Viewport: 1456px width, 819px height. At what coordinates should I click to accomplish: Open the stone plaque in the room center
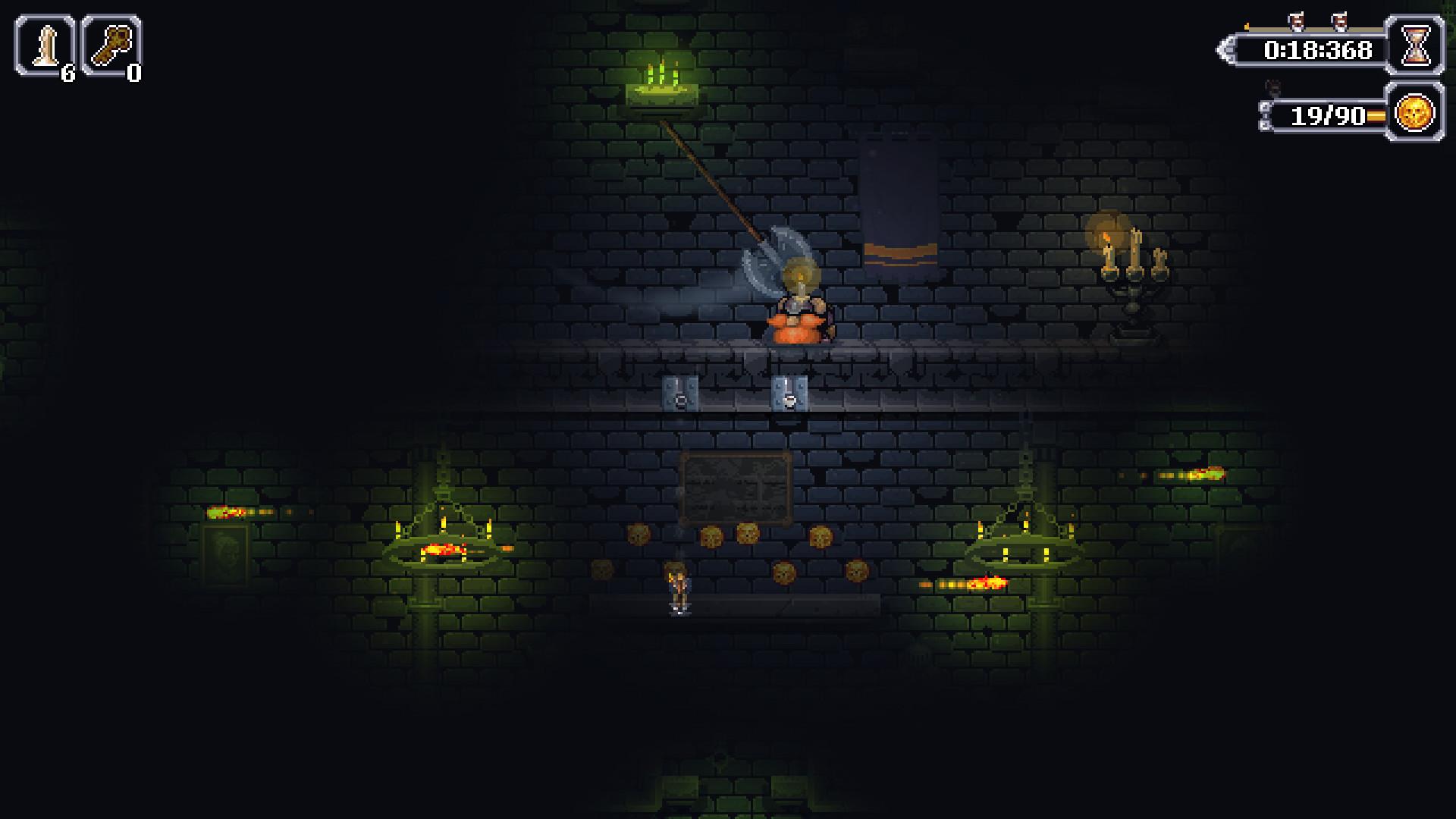[x=736, y=485]
